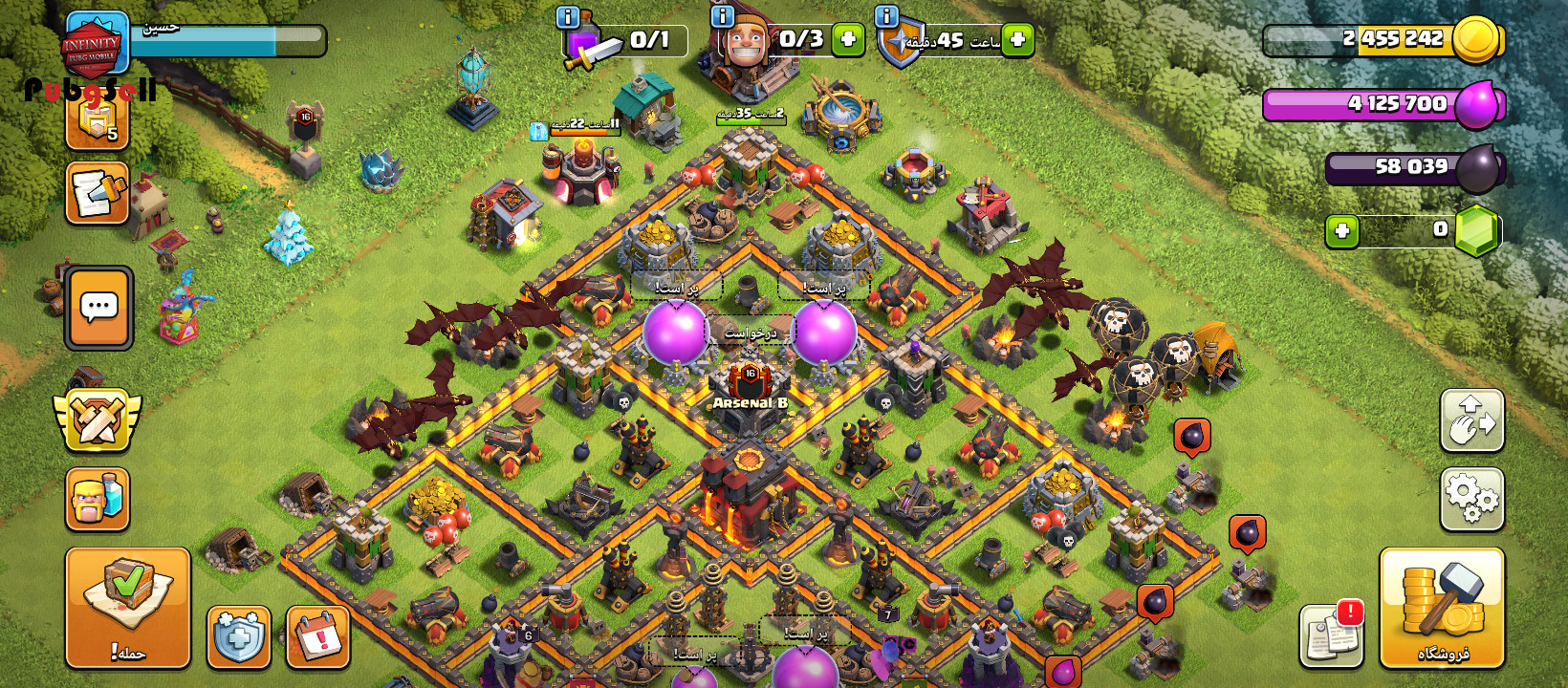Show builder info via the blue i badge

[x=722, y=16]
